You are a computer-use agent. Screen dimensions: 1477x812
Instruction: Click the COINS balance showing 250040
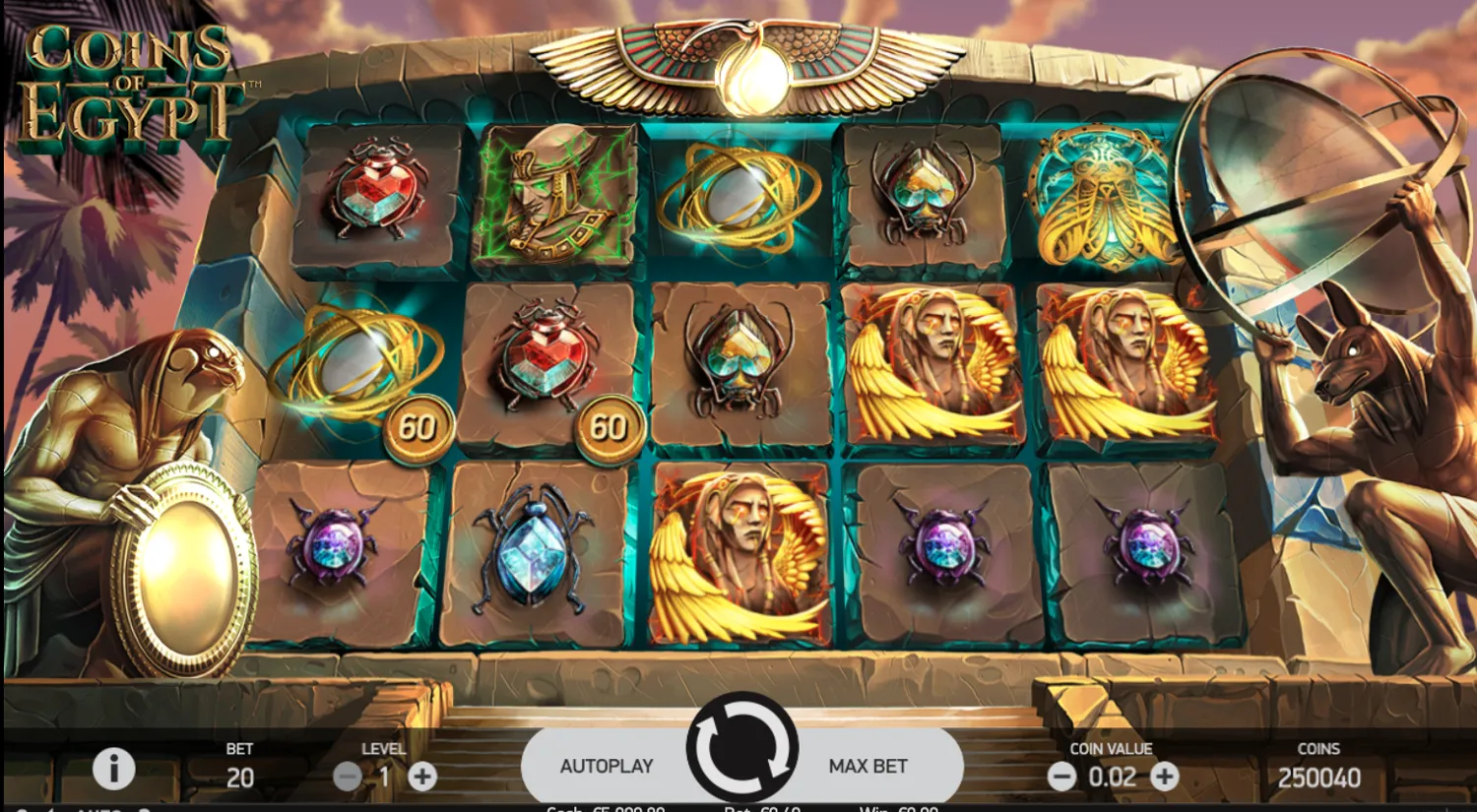pos(1319,778)
